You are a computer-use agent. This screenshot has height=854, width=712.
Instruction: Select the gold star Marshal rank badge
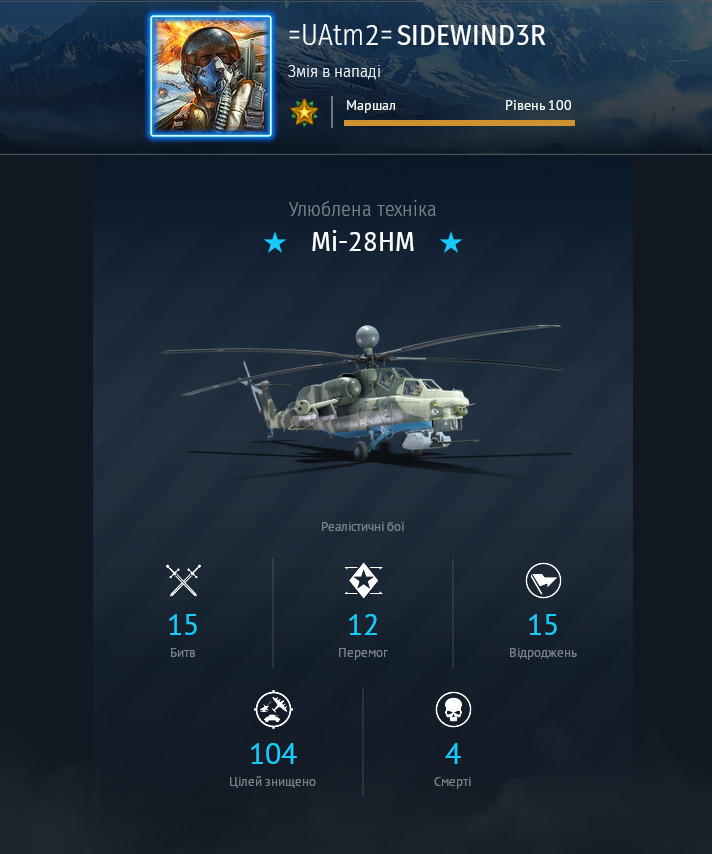(304, 112)
